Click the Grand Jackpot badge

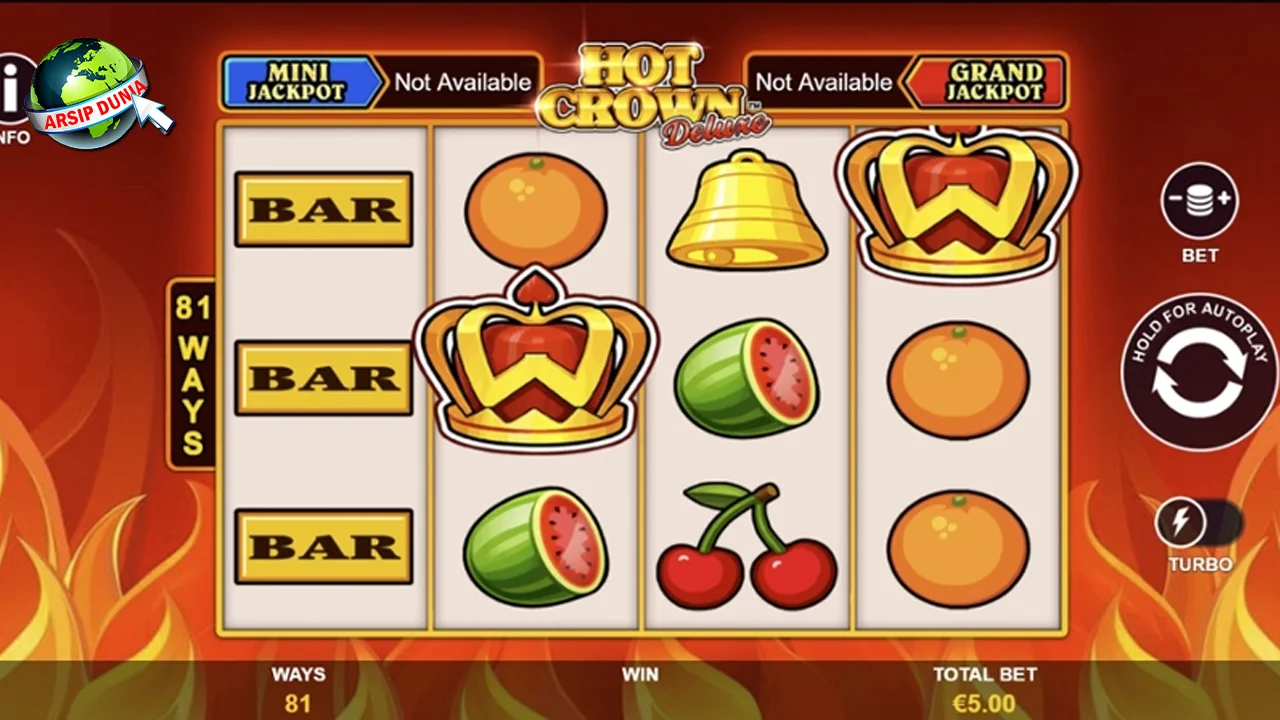[985, 82]
